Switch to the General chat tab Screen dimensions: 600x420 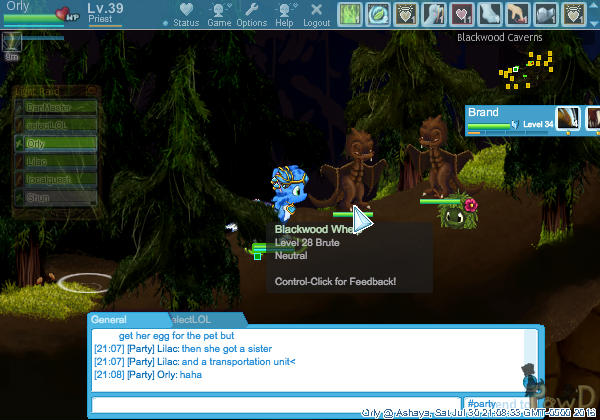click(110, 320)
